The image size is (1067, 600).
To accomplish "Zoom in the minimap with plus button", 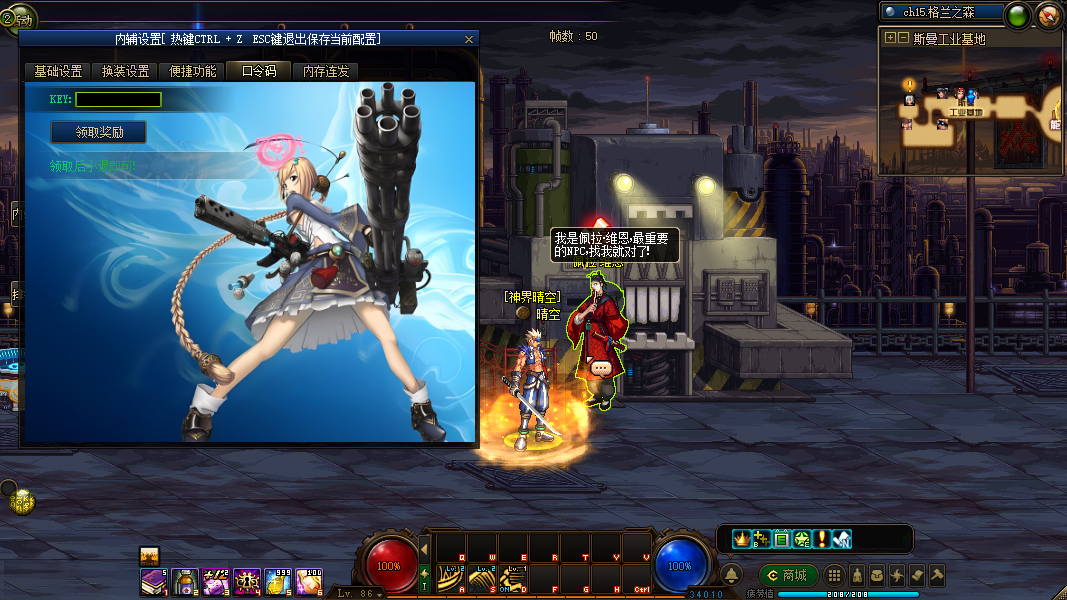I will pos(890,38).
